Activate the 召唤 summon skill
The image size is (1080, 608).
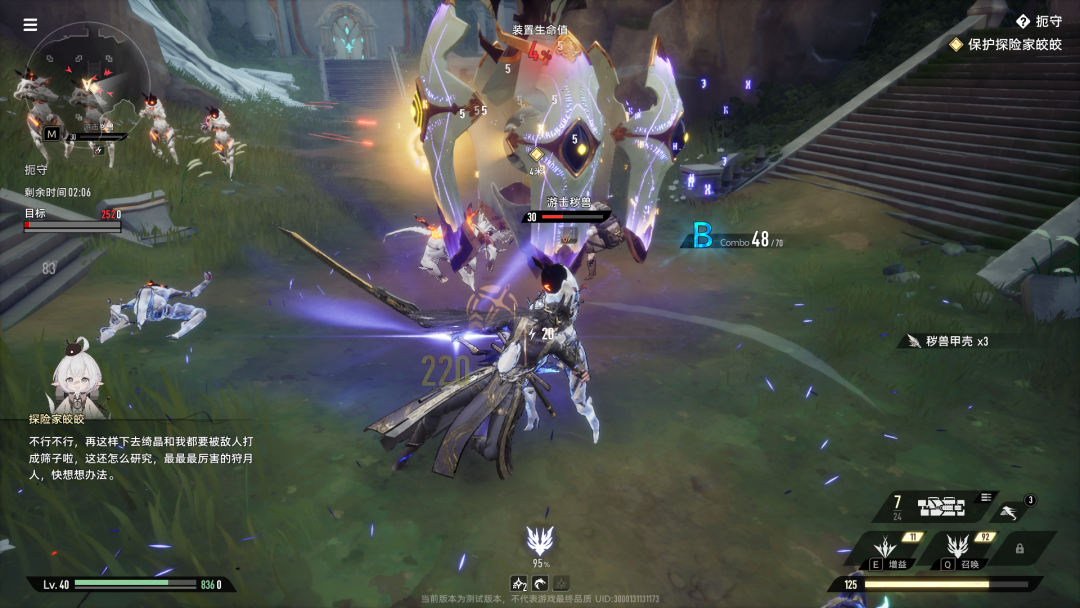[957, 549]
